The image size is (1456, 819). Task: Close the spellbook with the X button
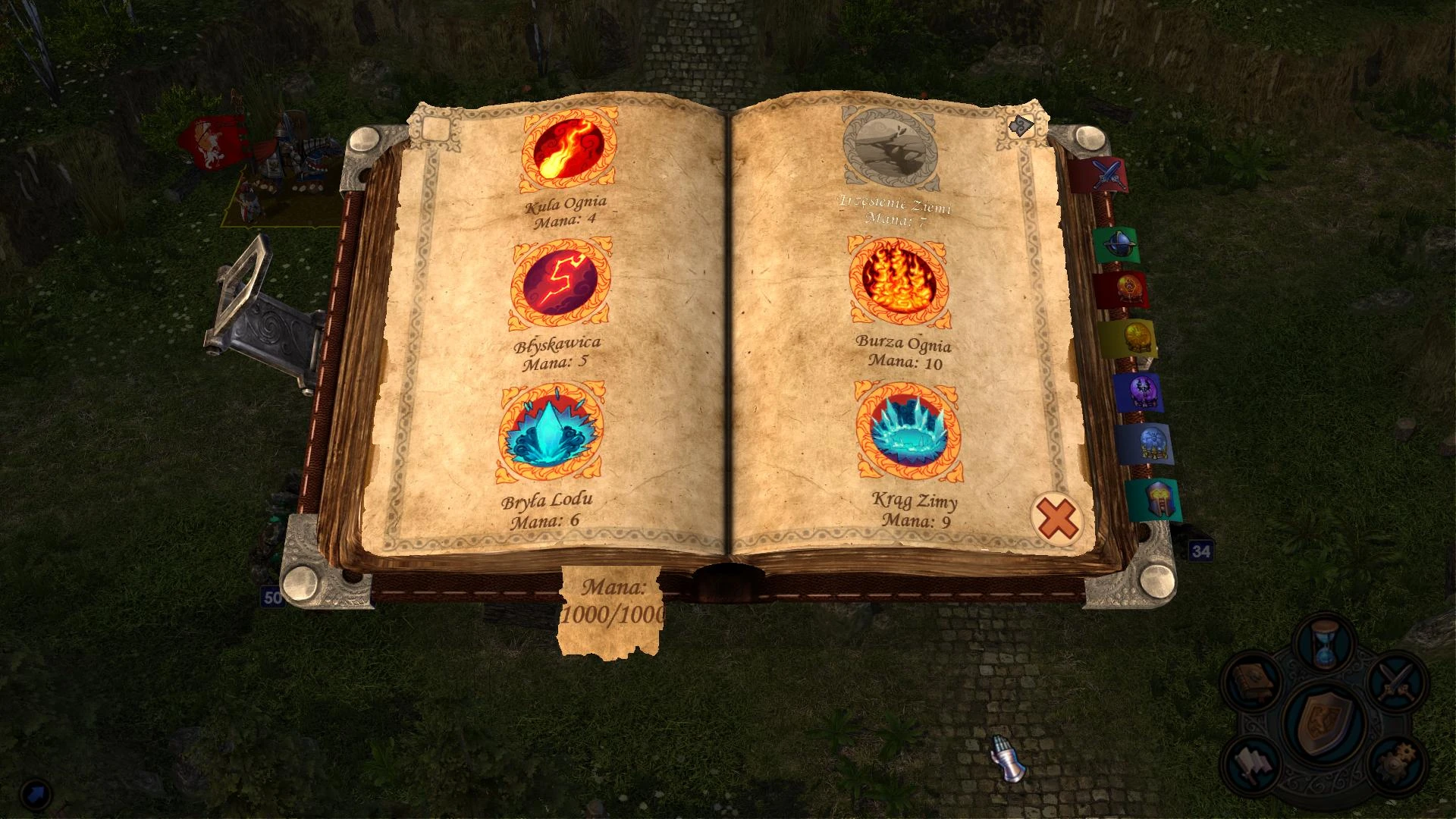(x=1055, y=517)
